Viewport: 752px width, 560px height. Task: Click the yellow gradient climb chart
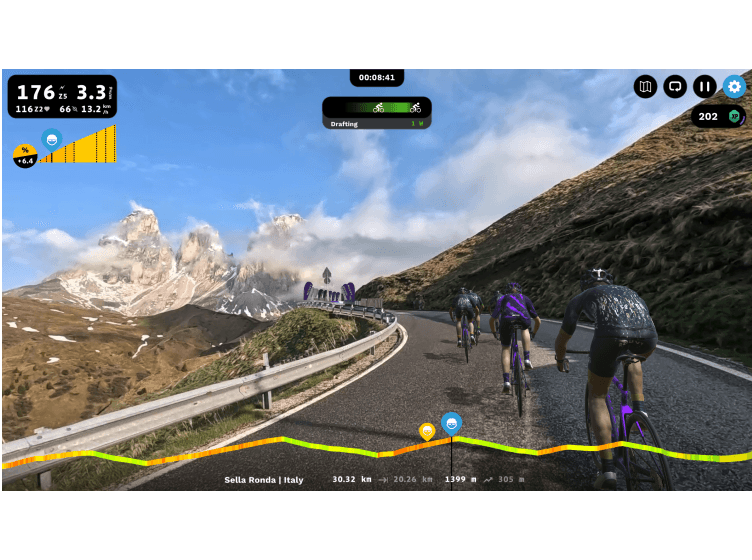[78, 146]
